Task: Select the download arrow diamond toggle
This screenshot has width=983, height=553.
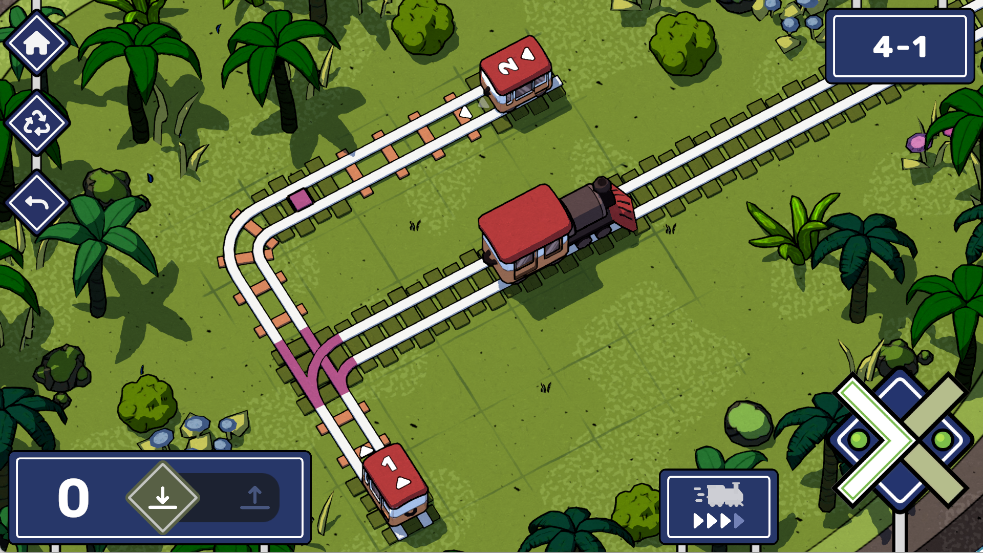Action: [162, 497]
